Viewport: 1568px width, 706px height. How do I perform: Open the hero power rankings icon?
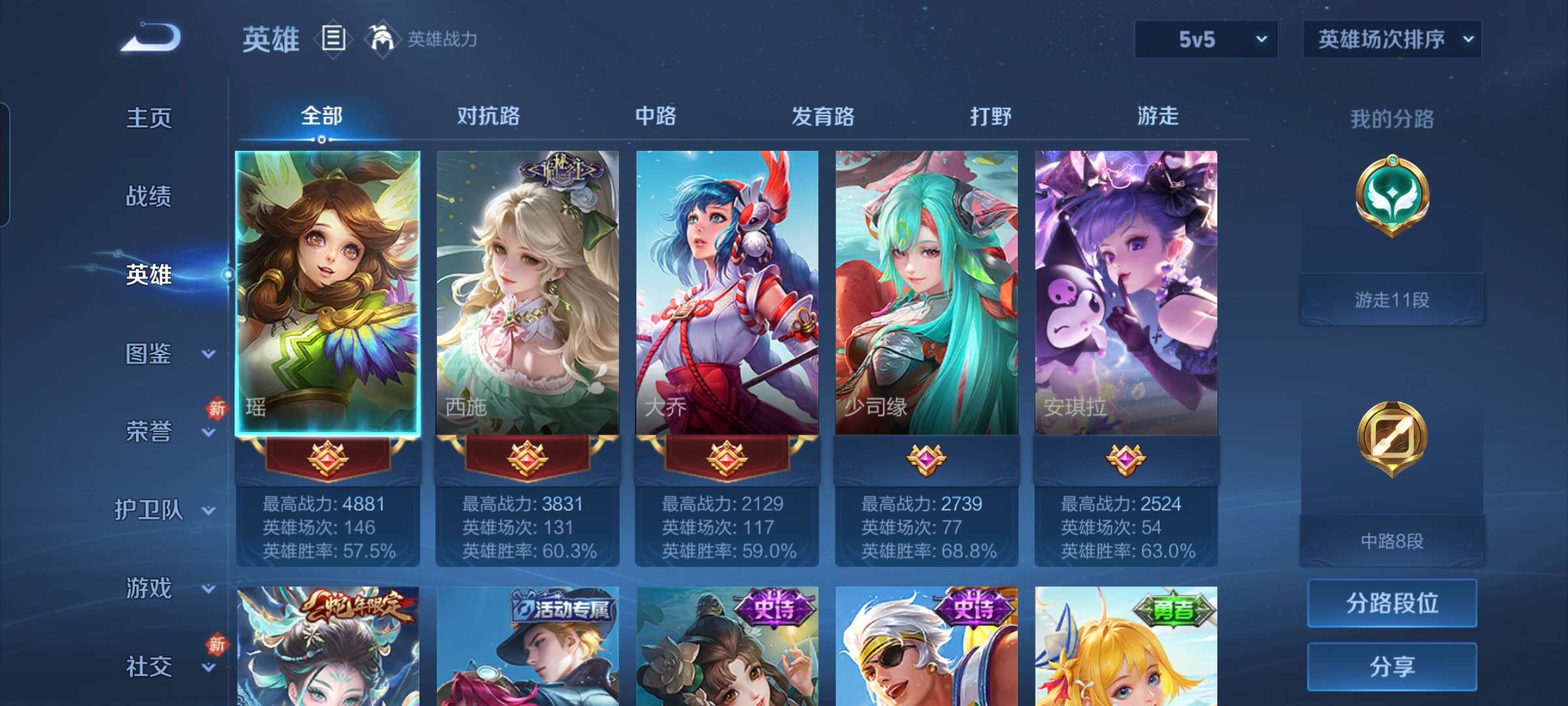382,39
